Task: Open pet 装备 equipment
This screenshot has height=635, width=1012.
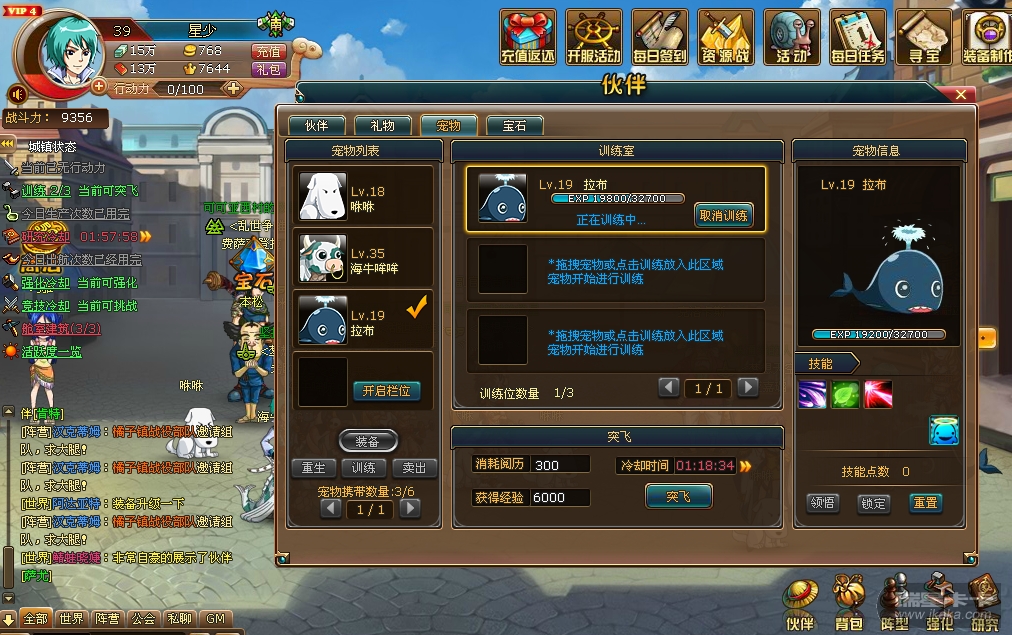Action: 368,441
